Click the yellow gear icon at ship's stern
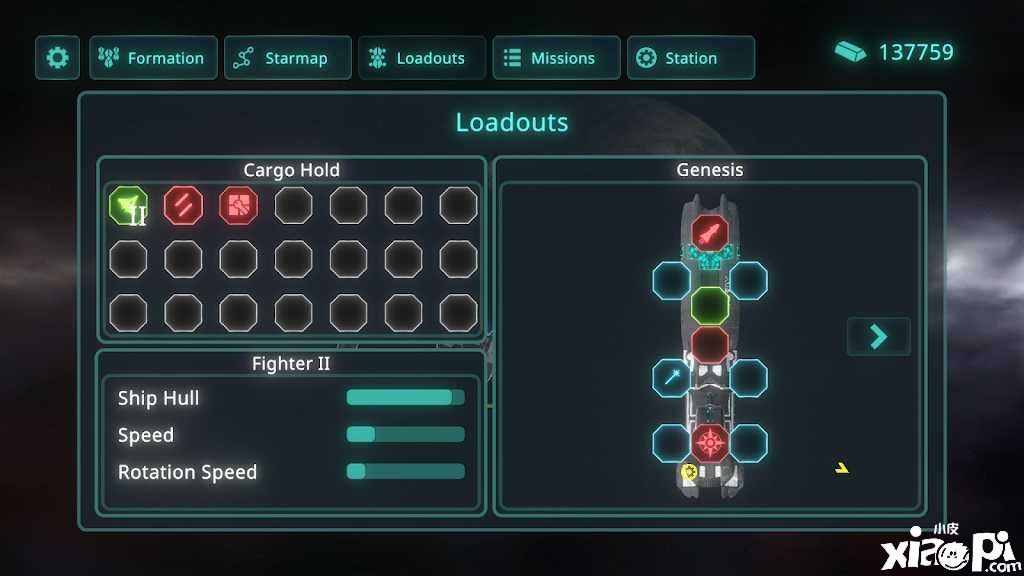Viewport: 1024px width, 576px height. pos(689,472)
